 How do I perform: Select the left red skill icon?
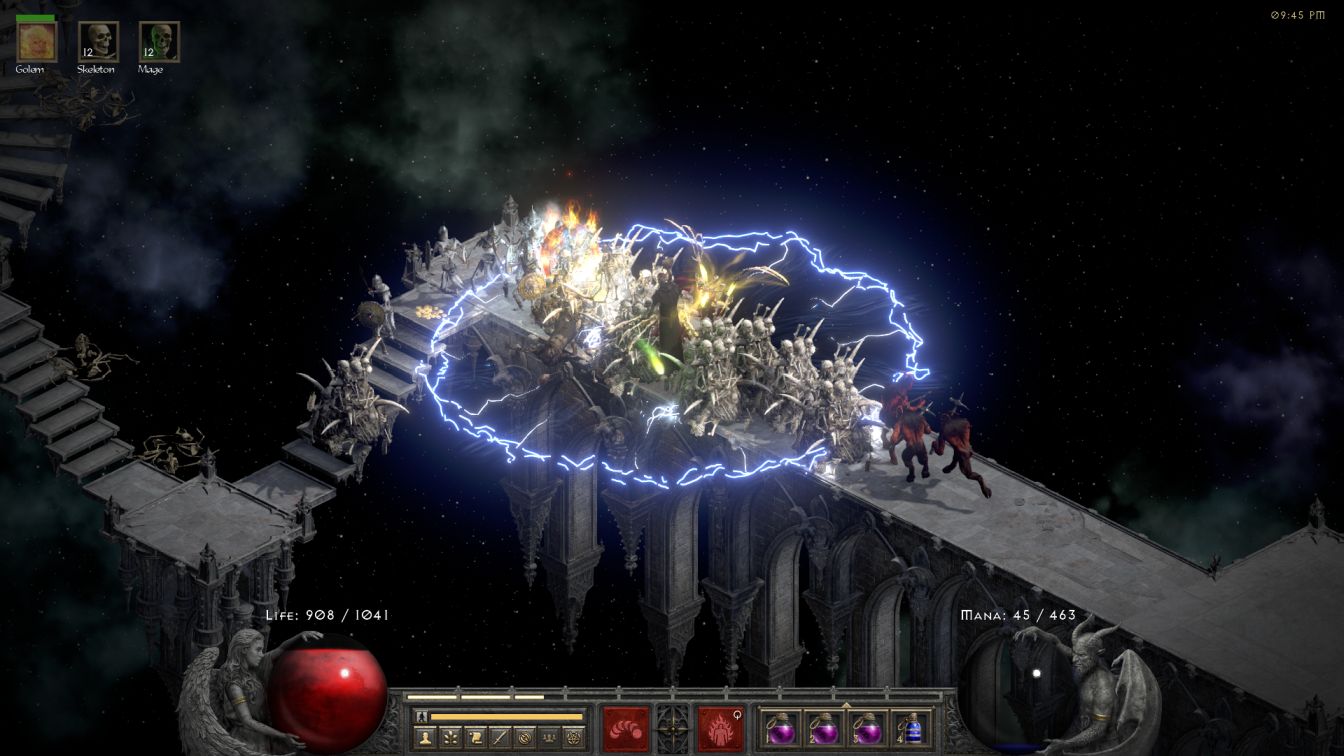pos(625,728)
